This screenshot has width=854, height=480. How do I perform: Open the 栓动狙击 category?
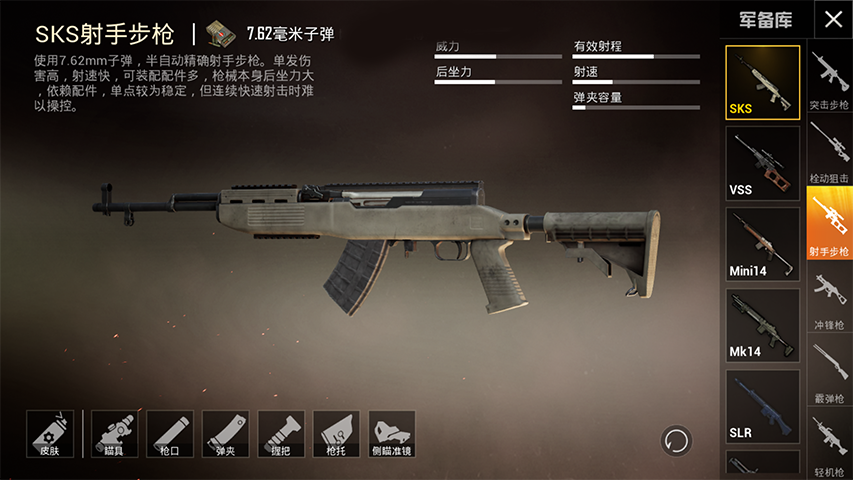pos(829,152)
